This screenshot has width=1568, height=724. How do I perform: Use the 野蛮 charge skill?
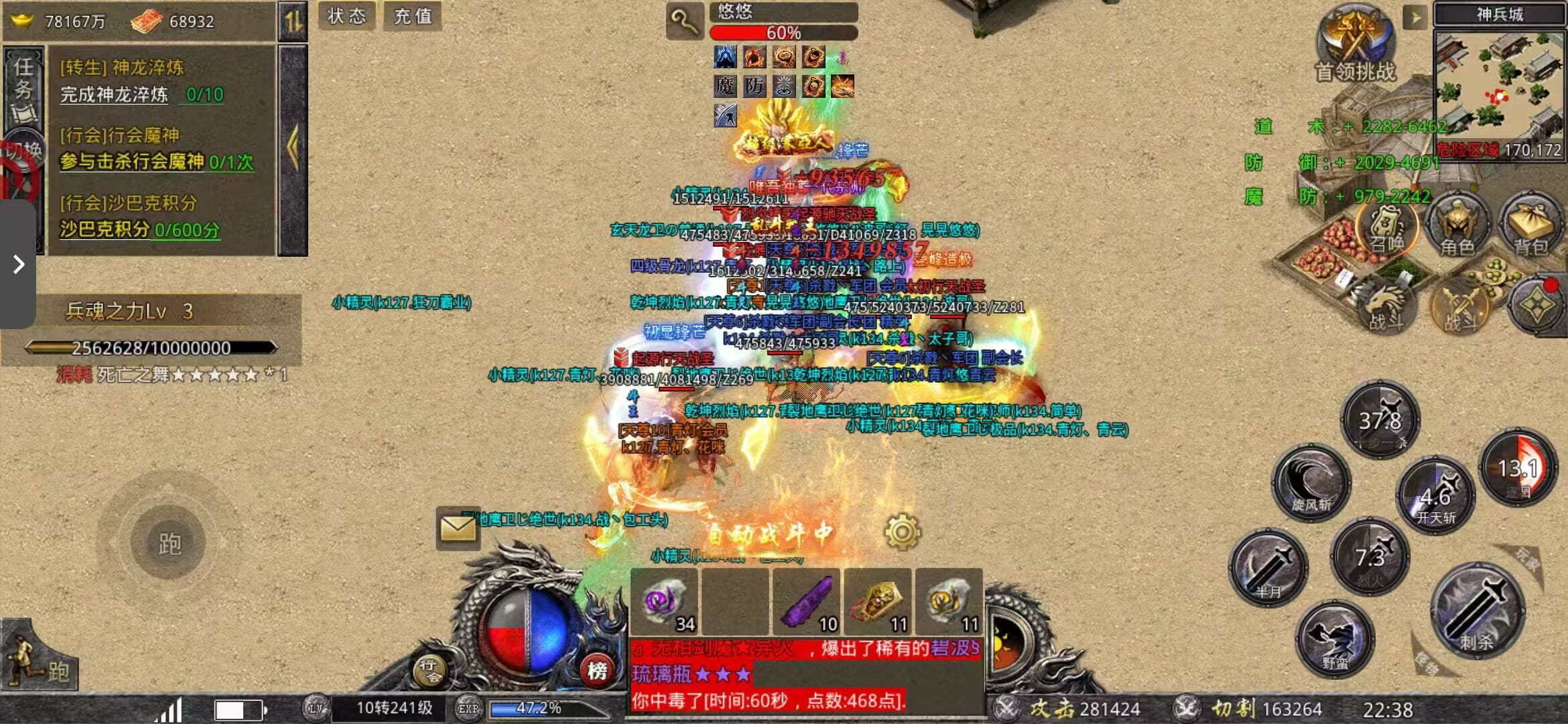click(1335, 640)
